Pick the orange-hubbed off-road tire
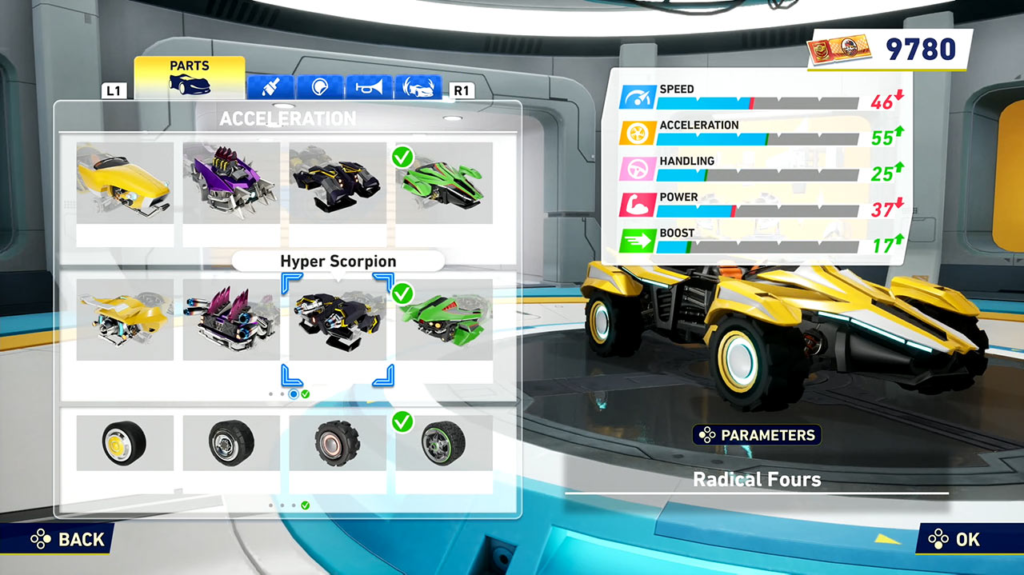Viewport: 1024px width, 575px height. pos(337,443)
